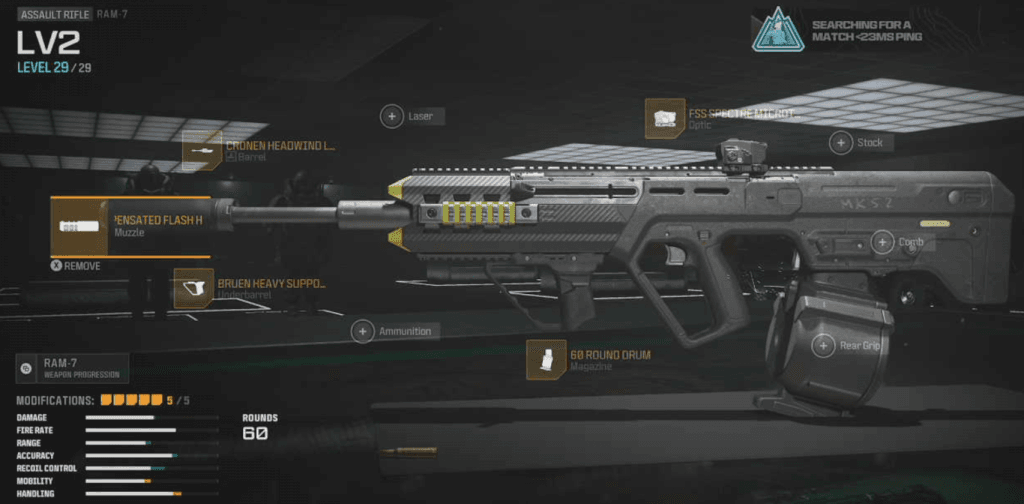Viewport: 1024px width, 504px height.
Task: Select the 60 Round Drum magazine slot
Action: [540, 360]
